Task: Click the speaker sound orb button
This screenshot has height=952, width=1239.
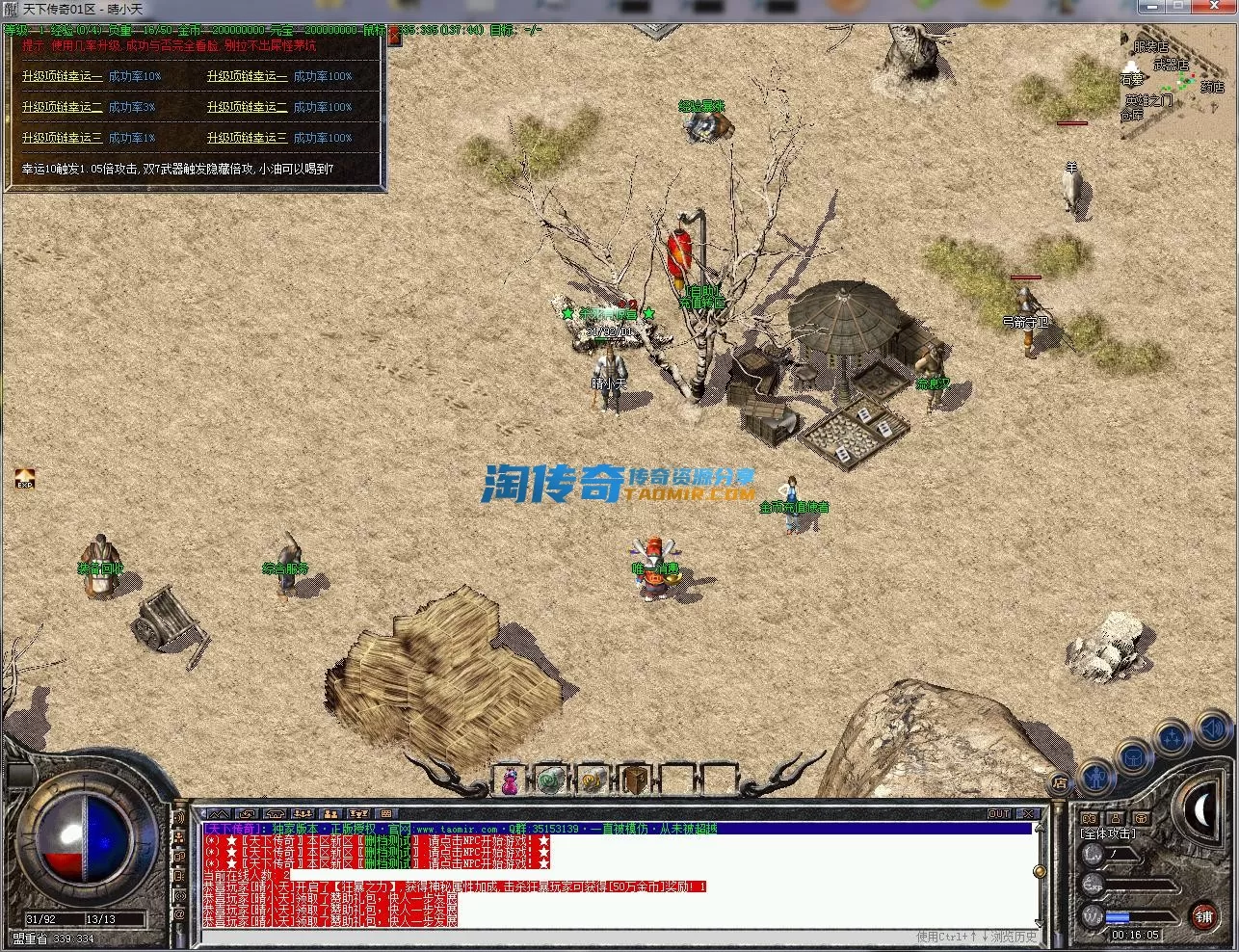Action: pyautogui.click(x=1214, y=729)
